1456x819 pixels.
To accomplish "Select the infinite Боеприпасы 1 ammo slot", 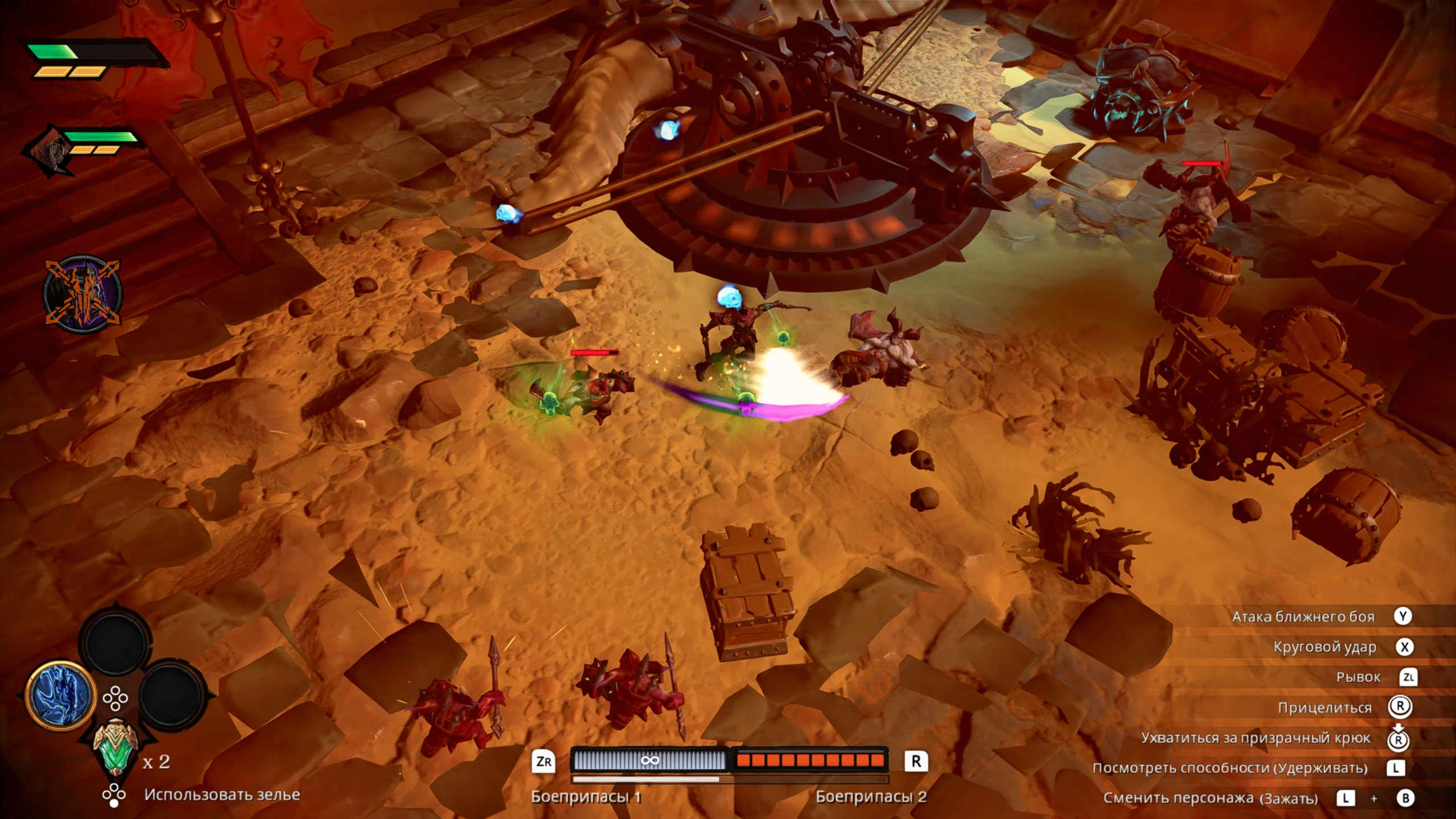I will (x=649, y=760).
